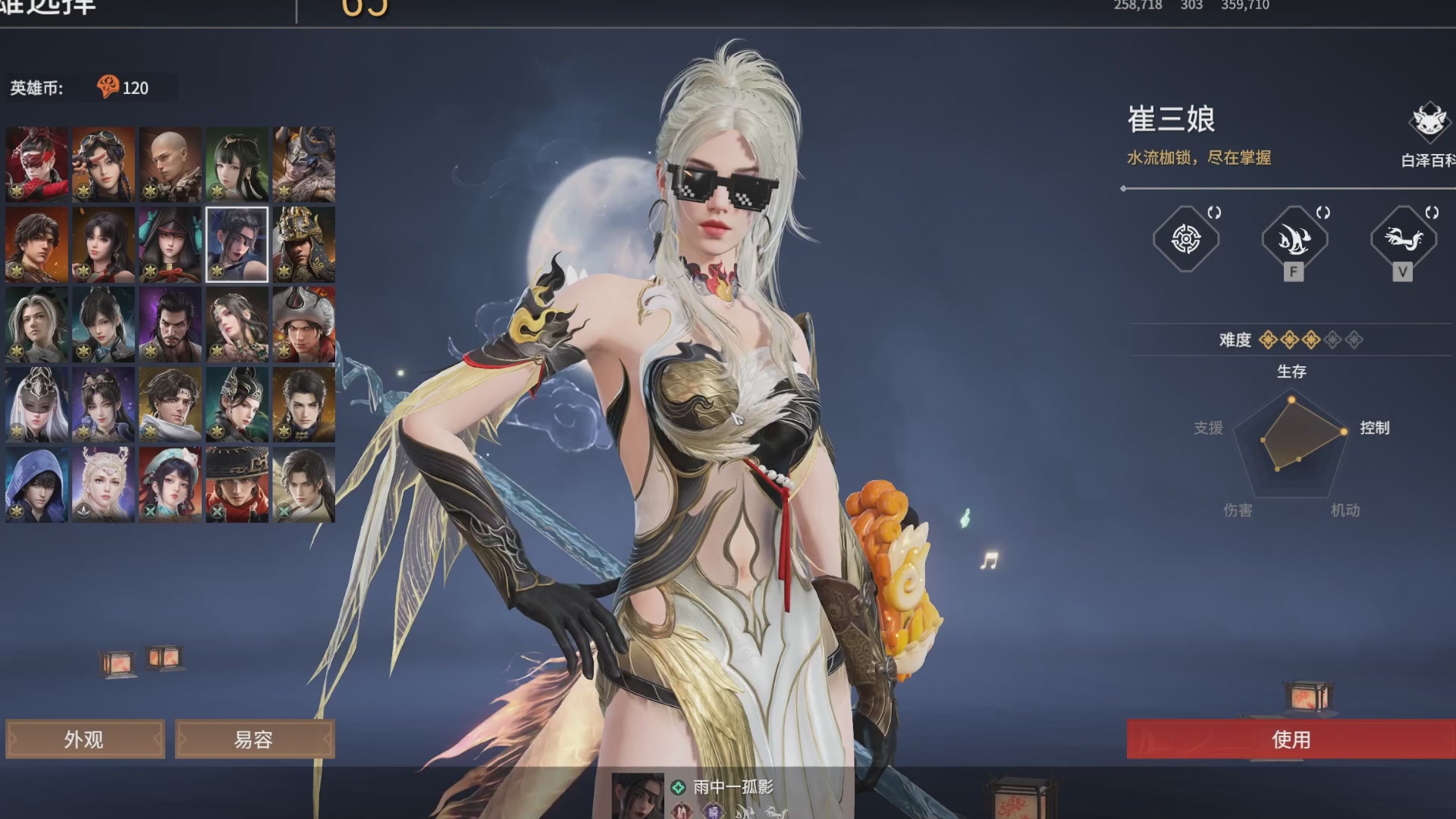The image size is (1456, 819).
Task: Select the horned beast-armor hero portrait
Action: tap(304, 164)
